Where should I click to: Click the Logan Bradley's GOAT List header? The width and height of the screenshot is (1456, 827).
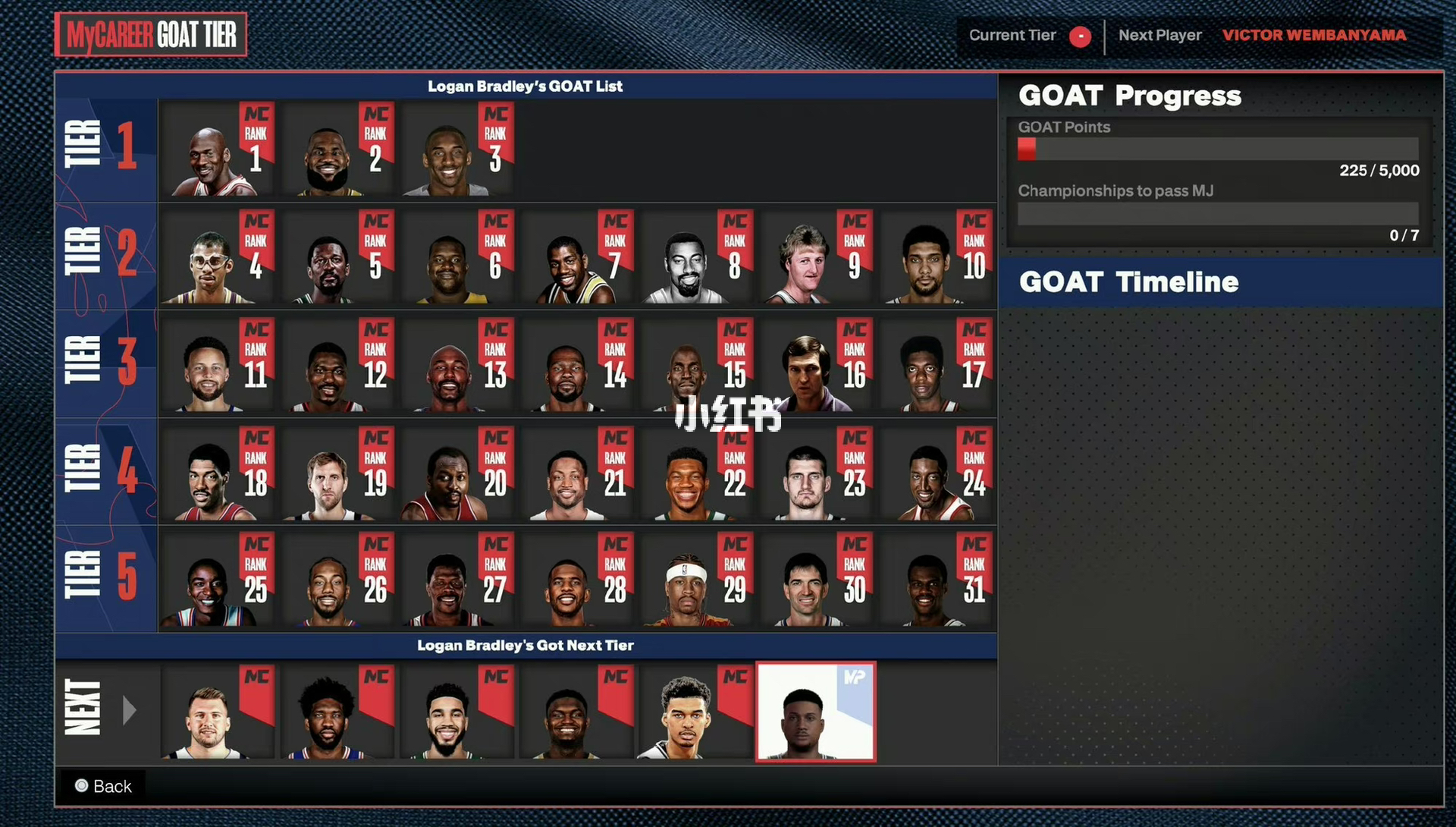point(526,86)
